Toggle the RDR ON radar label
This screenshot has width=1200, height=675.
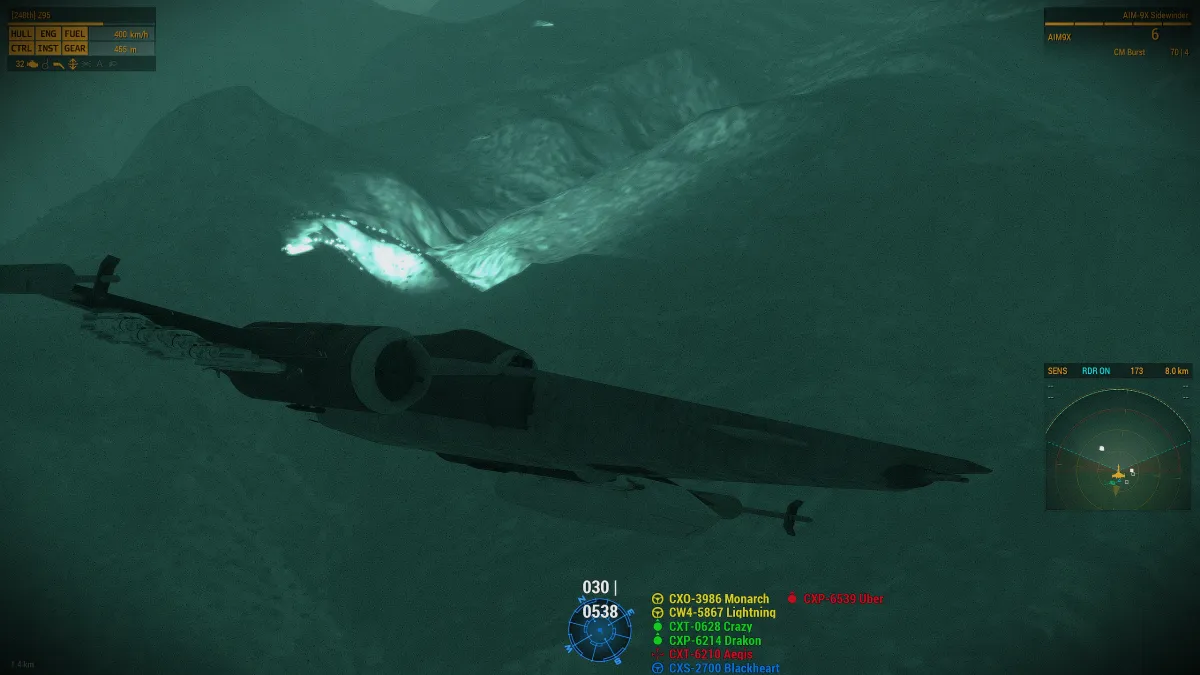[1096, 371]
